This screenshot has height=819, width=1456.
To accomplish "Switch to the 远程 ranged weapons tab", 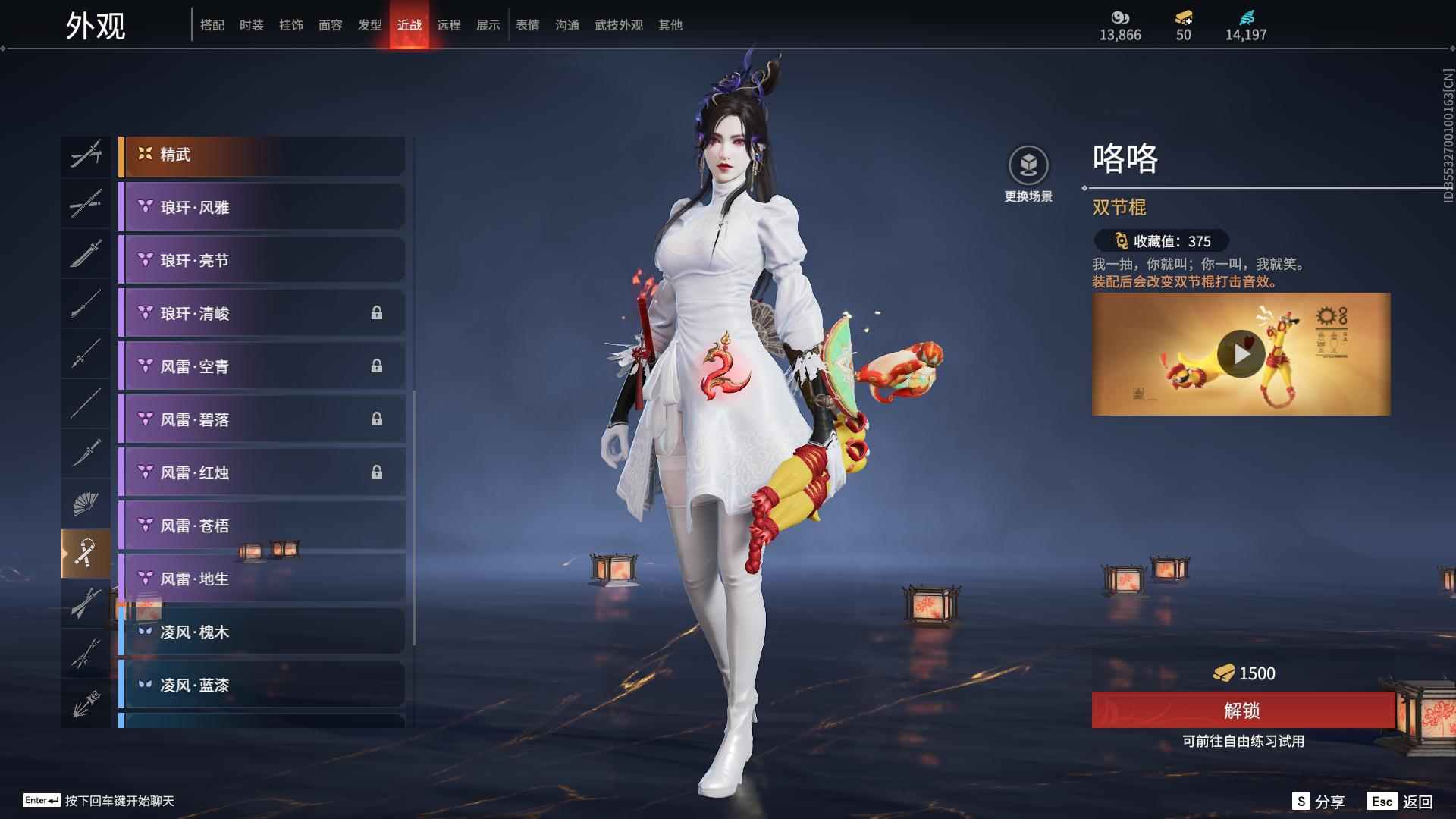I will [x=449, y=24].
